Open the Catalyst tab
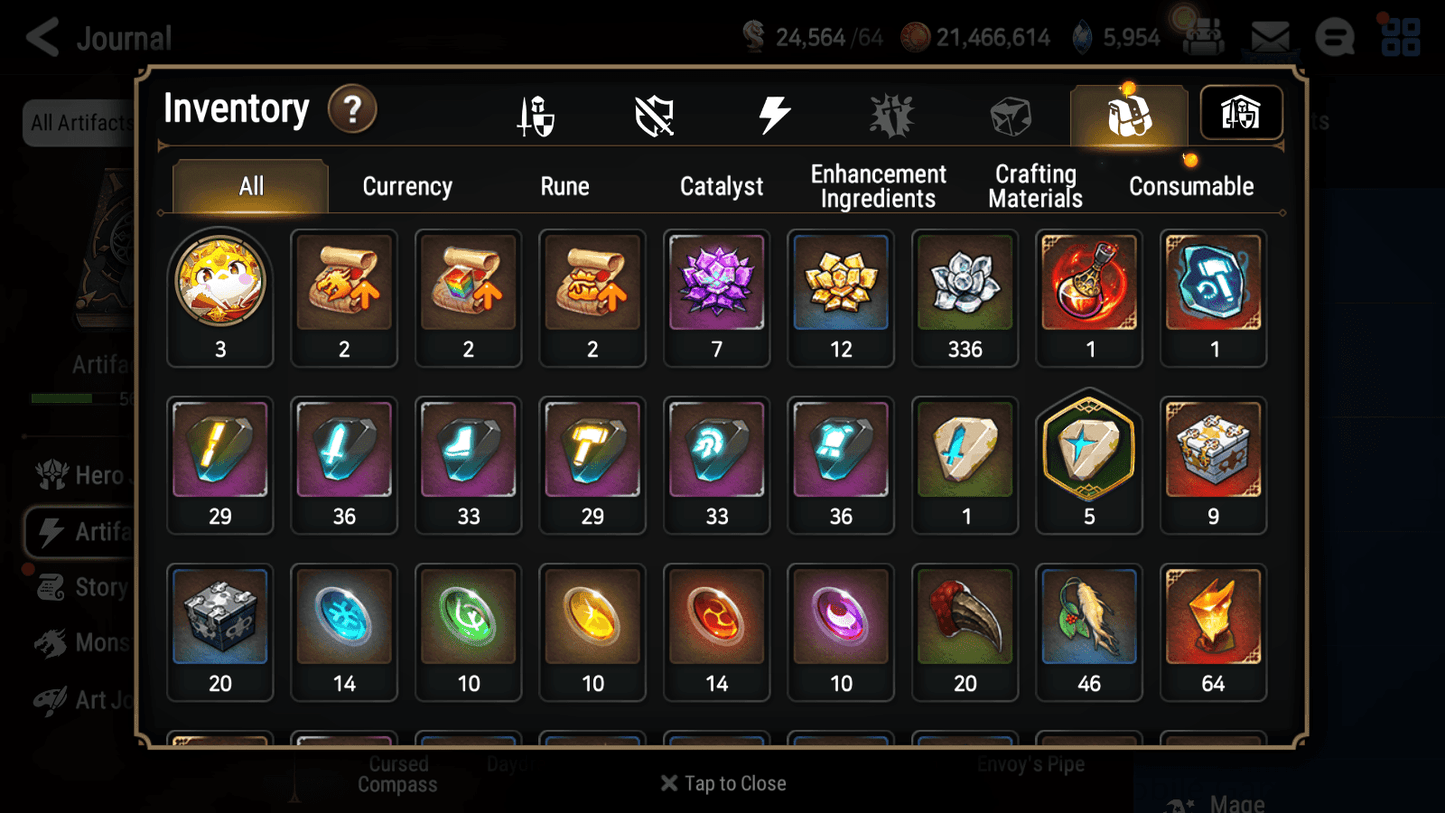Image resolution: width=1445 pixels, height=813 pixels. (722, 186)
